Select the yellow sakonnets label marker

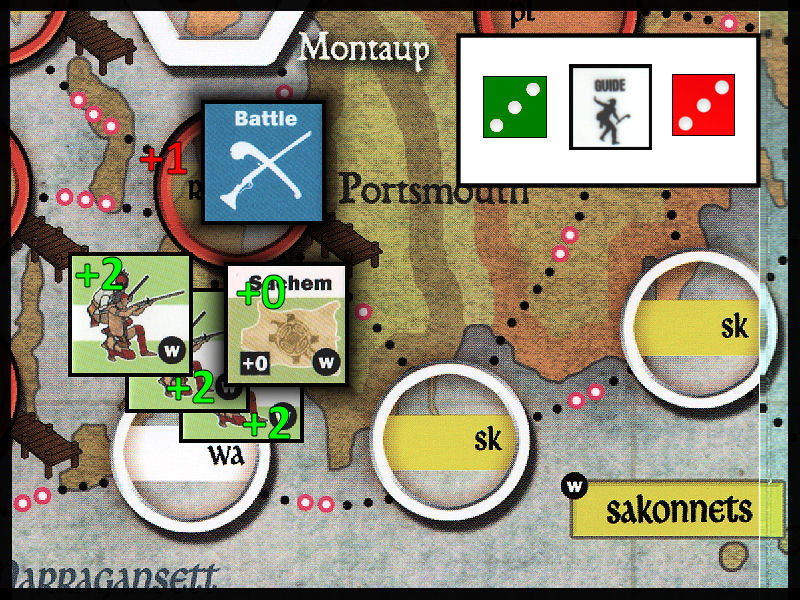tap(677, 509)
